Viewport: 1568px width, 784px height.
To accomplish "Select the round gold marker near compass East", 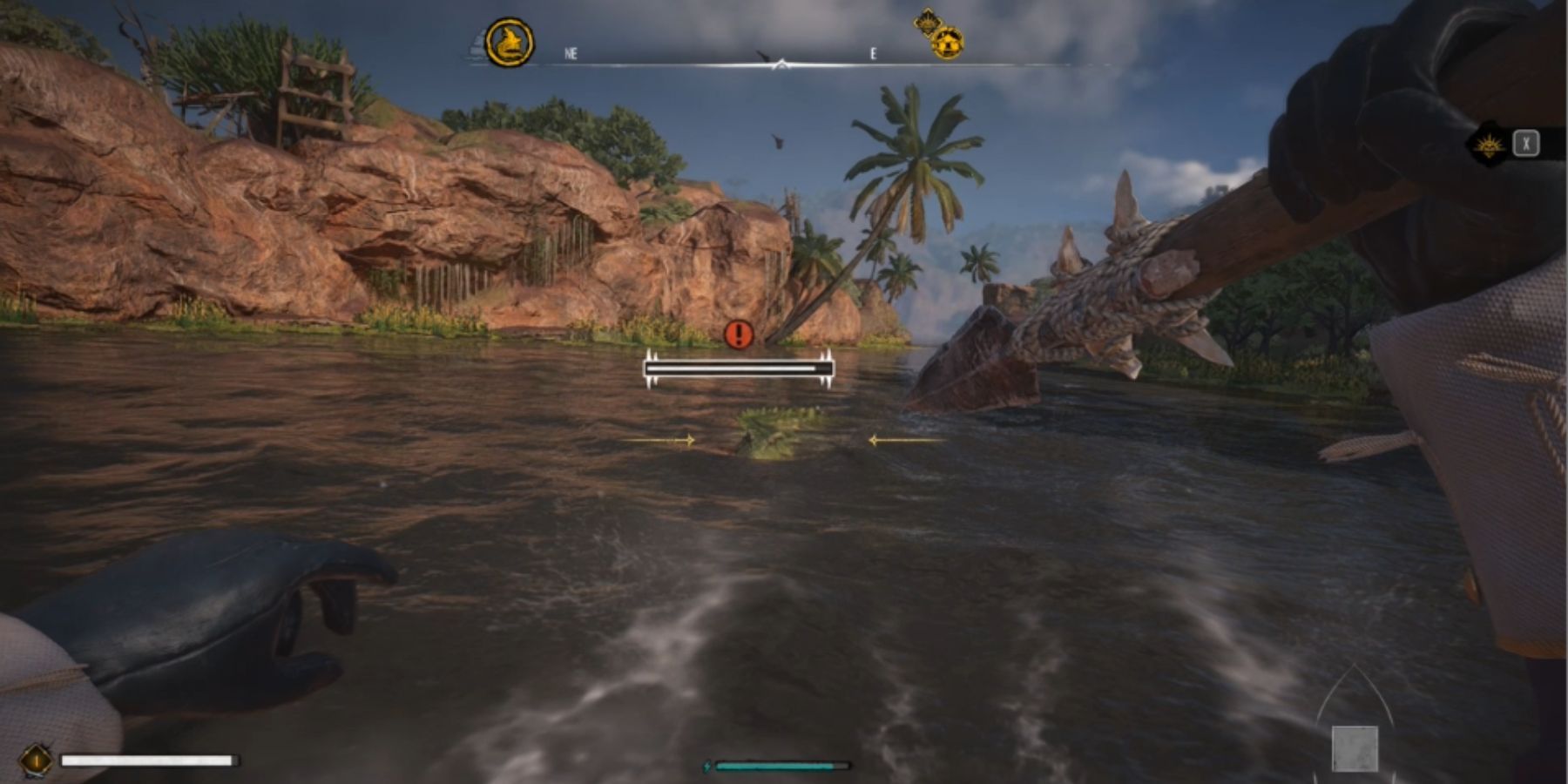I will coord(947,44).
